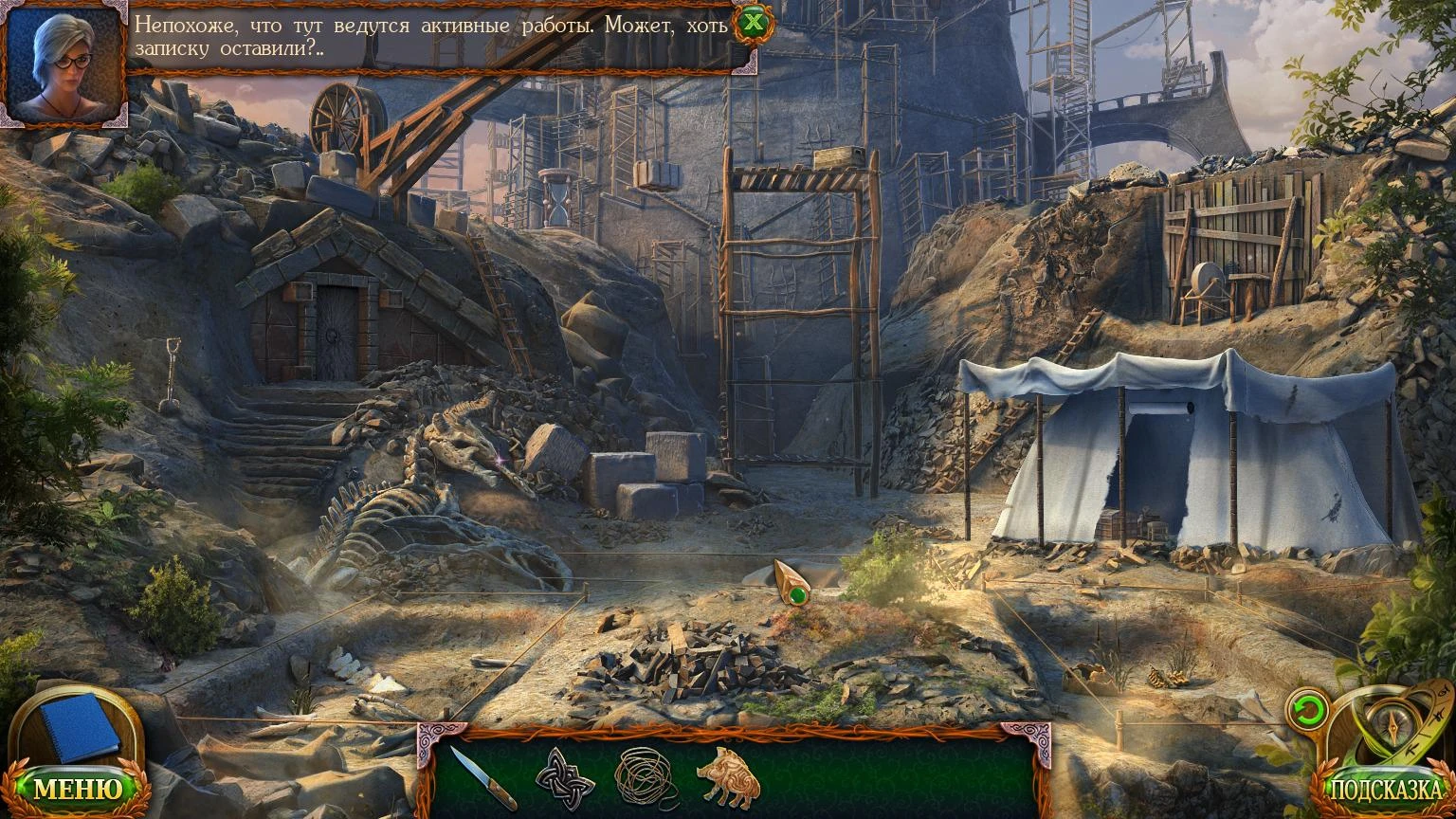
Task: Use the ПОДСКАЗКА hint button
Action: (1385, 790)
